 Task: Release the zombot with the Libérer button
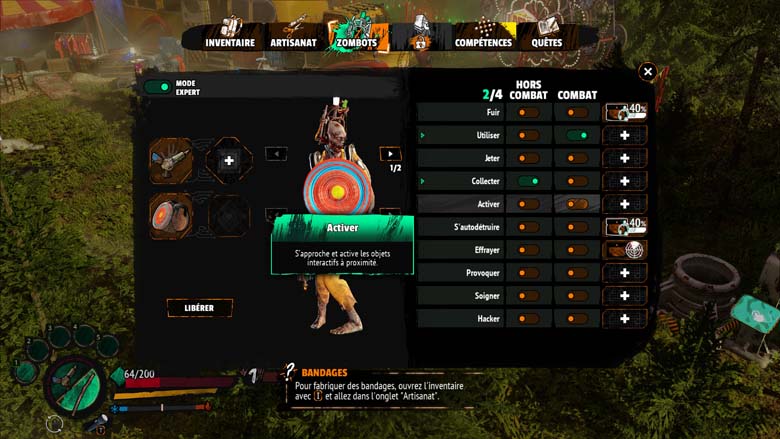point(200,308)
